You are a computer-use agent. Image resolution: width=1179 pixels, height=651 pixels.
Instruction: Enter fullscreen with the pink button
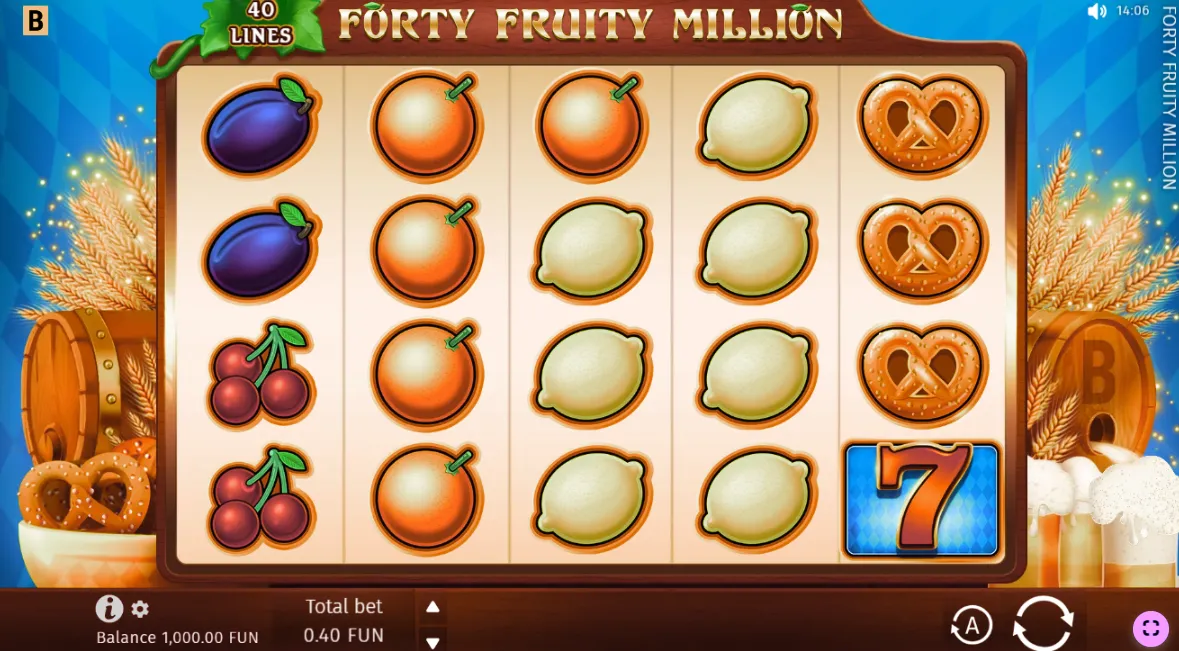[1150, 628]
